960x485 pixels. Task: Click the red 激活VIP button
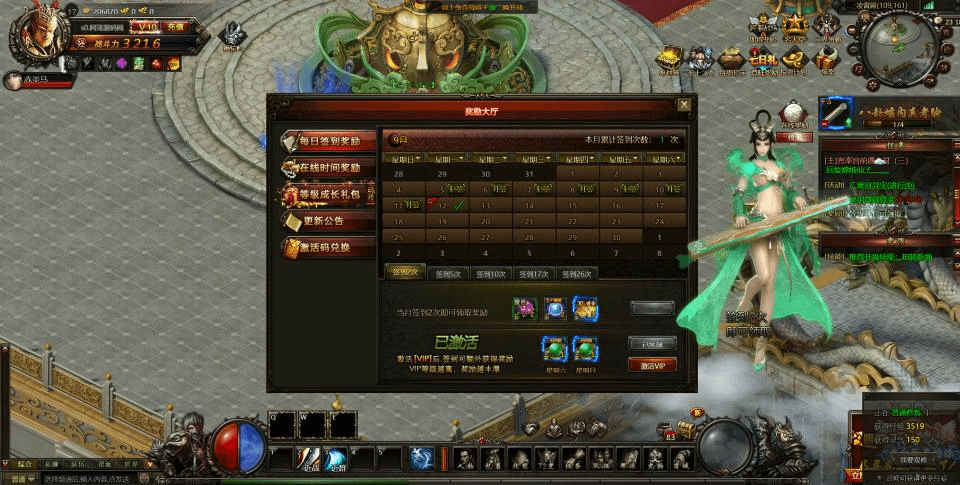652,365
